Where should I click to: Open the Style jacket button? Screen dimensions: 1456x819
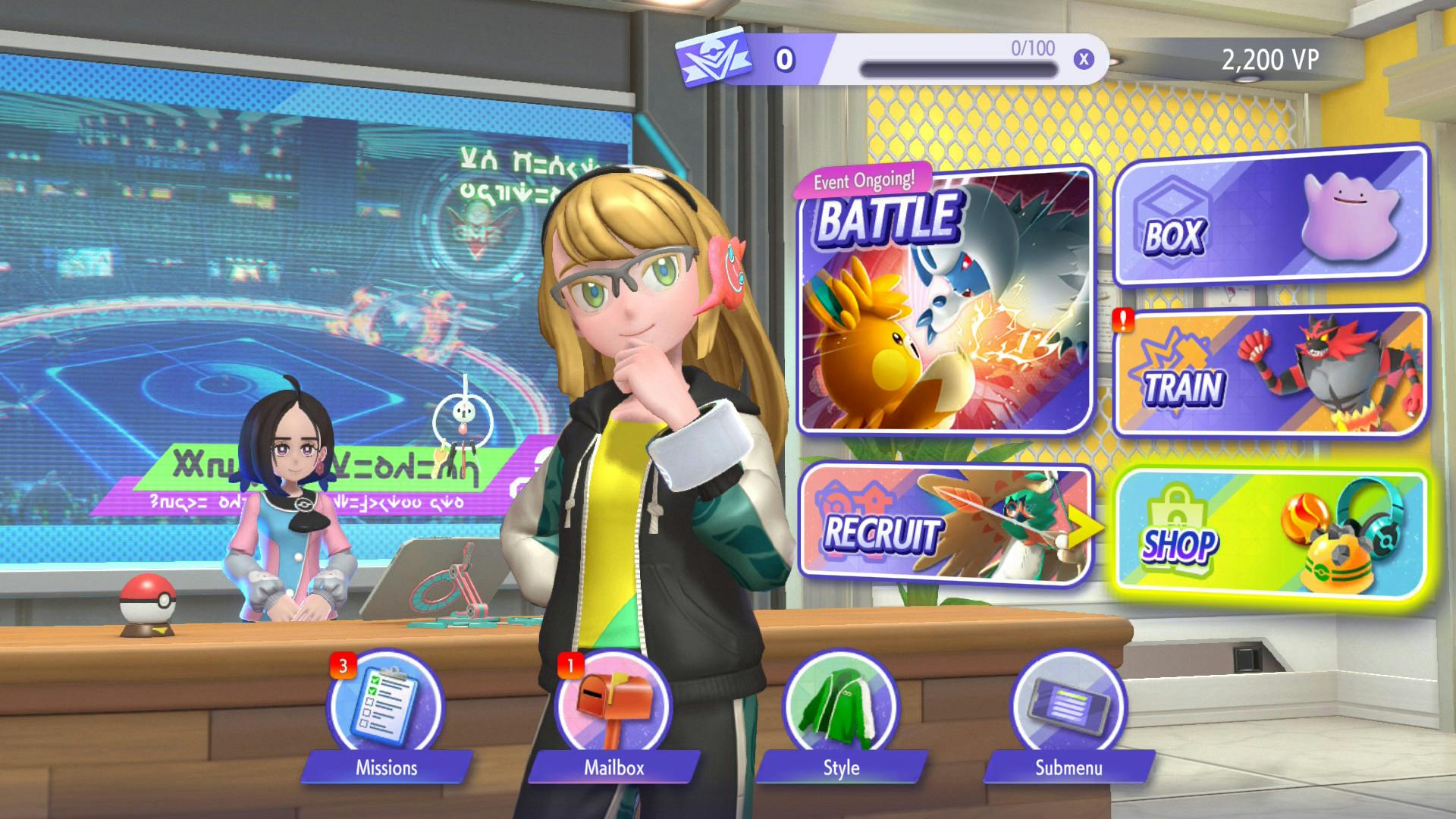[840, 708]
